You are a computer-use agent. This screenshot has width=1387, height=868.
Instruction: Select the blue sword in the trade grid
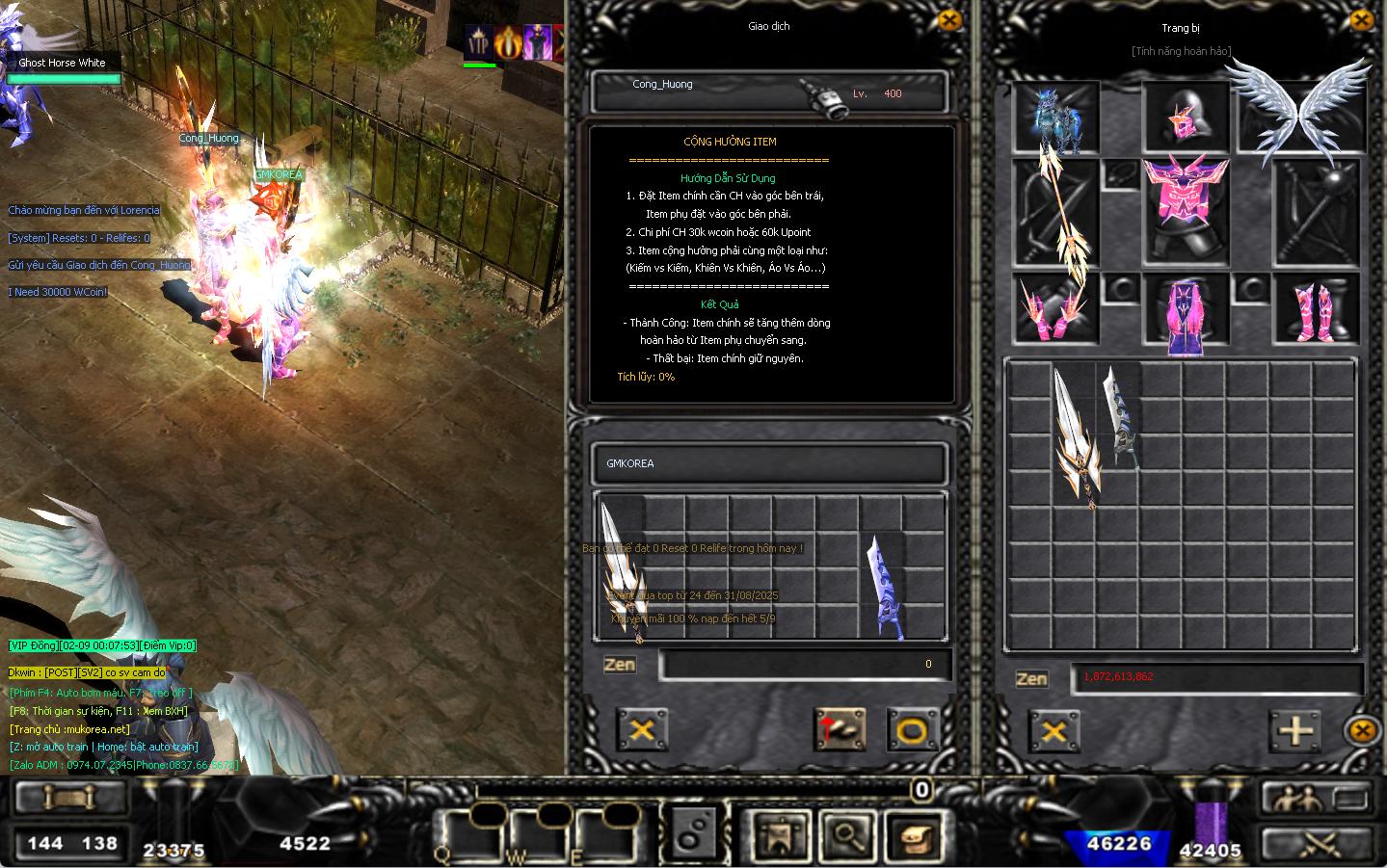click(882, 587)
